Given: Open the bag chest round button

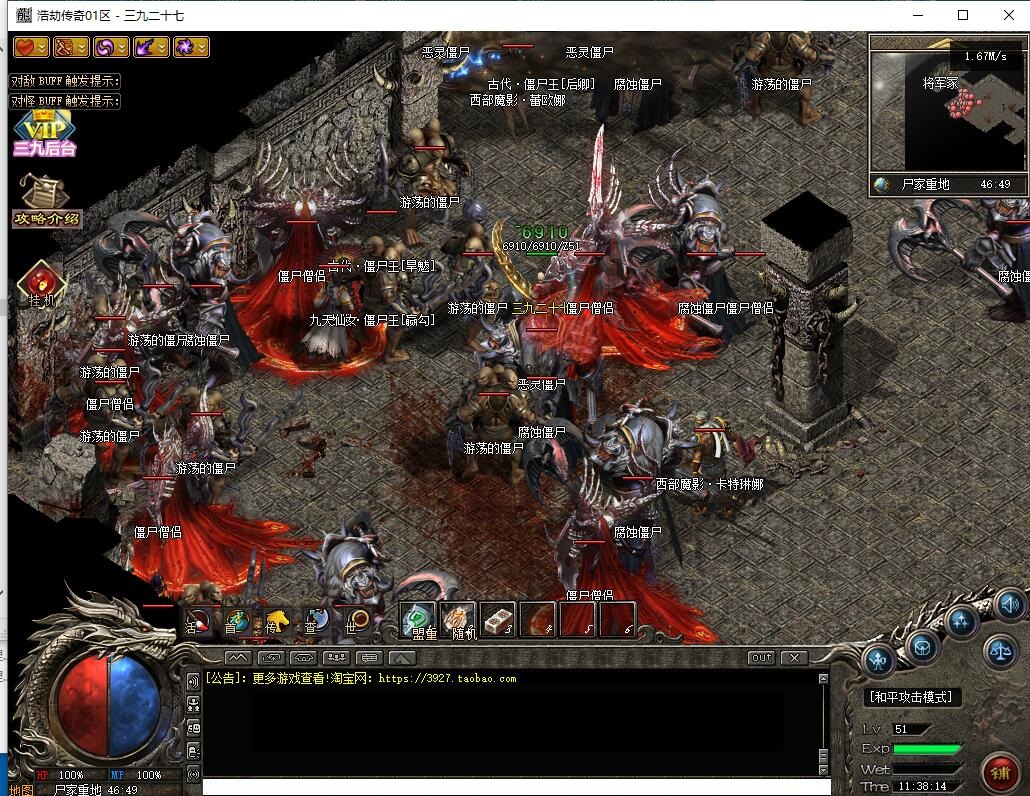Looking at the screenshot, I should point(922,646).
